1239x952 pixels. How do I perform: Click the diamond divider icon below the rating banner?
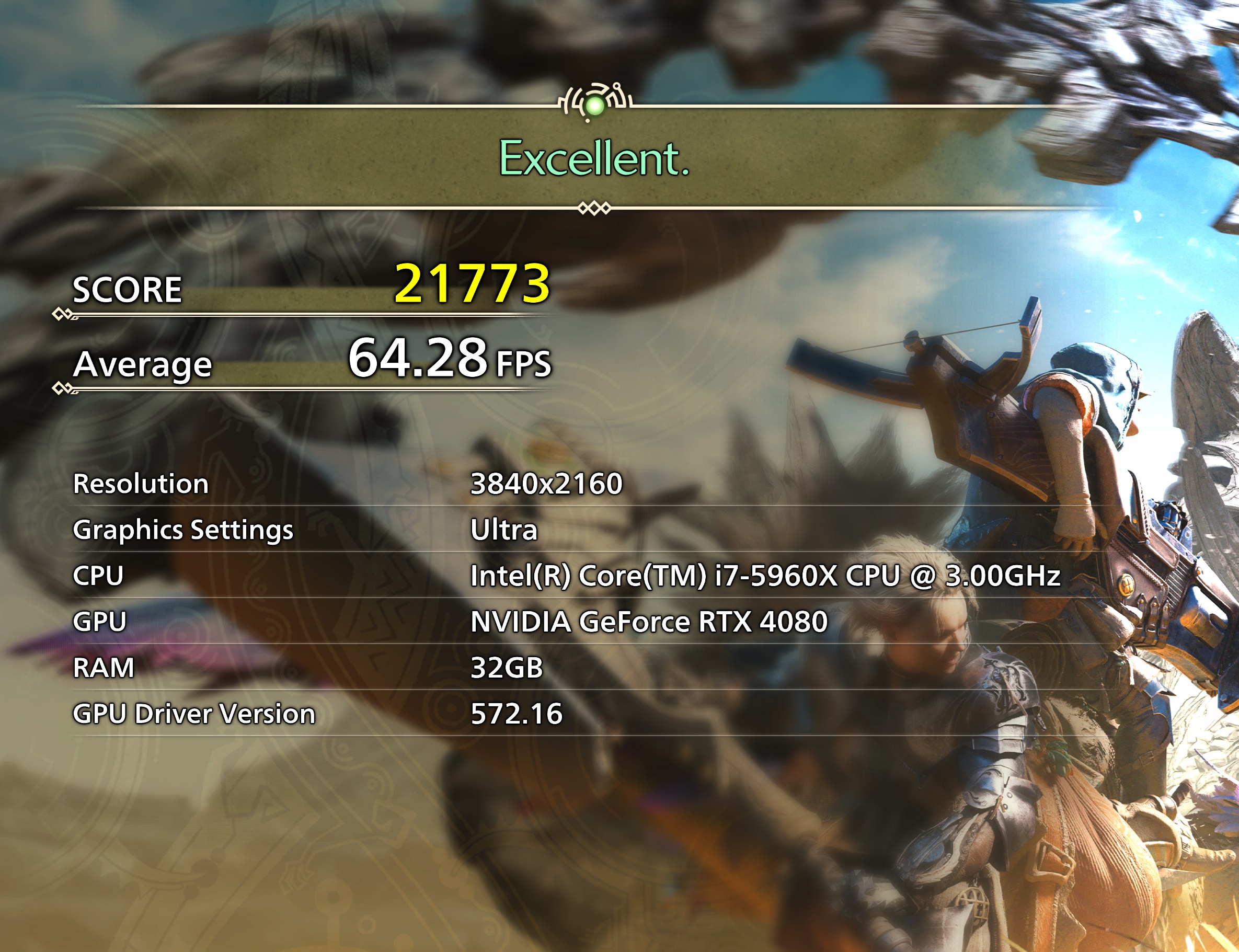[x=594, y=210]
